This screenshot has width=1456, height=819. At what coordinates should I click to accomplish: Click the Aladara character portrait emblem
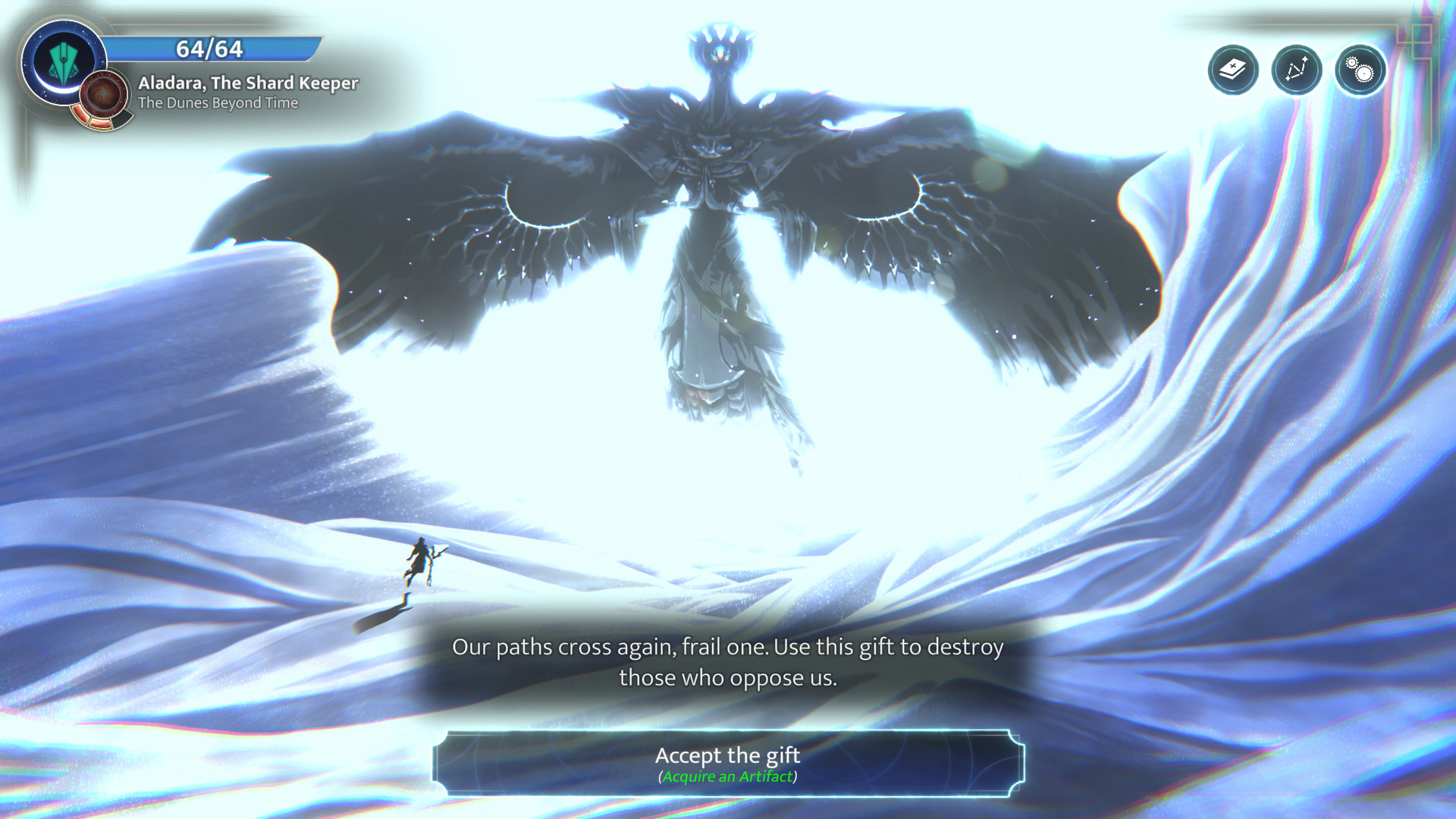tap(62, 62)
